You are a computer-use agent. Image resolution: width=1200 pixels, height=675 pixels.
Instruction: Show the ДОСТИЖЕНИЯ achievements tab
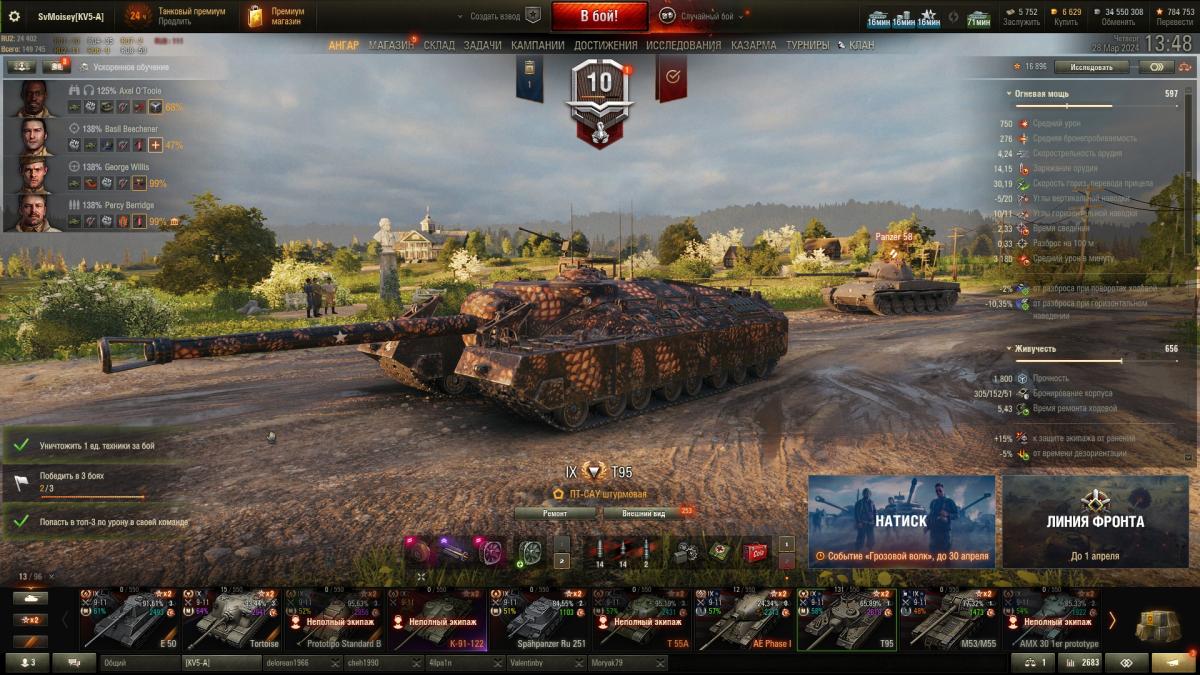[x=606, y=46]
